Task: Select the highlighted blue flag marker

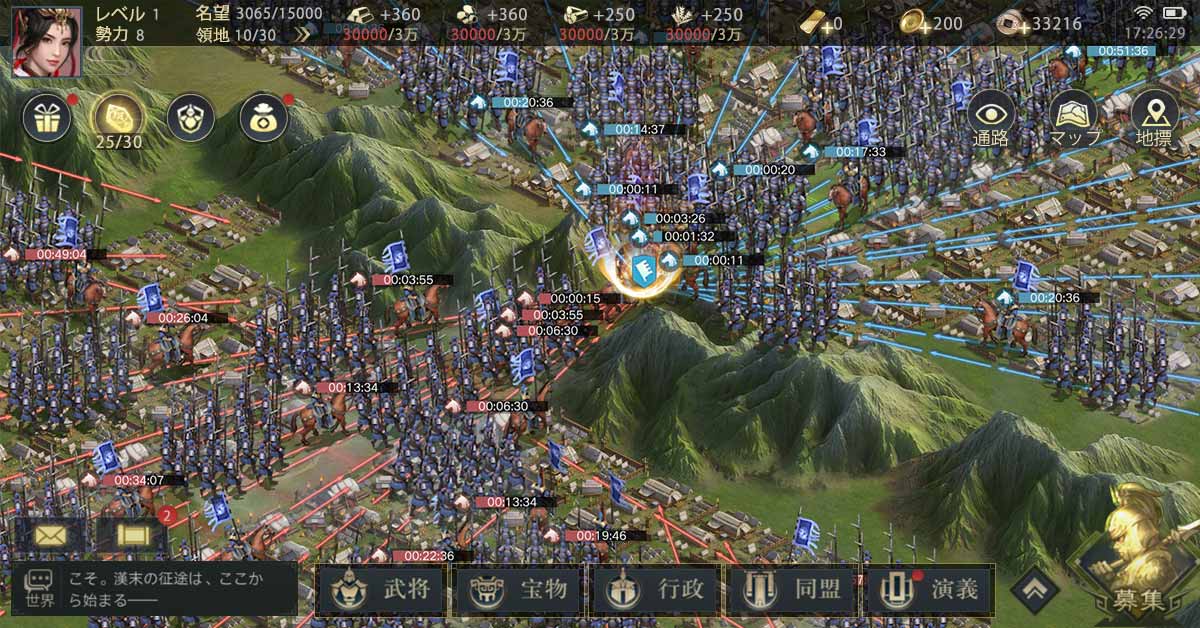Action: [x=641, y=268]
